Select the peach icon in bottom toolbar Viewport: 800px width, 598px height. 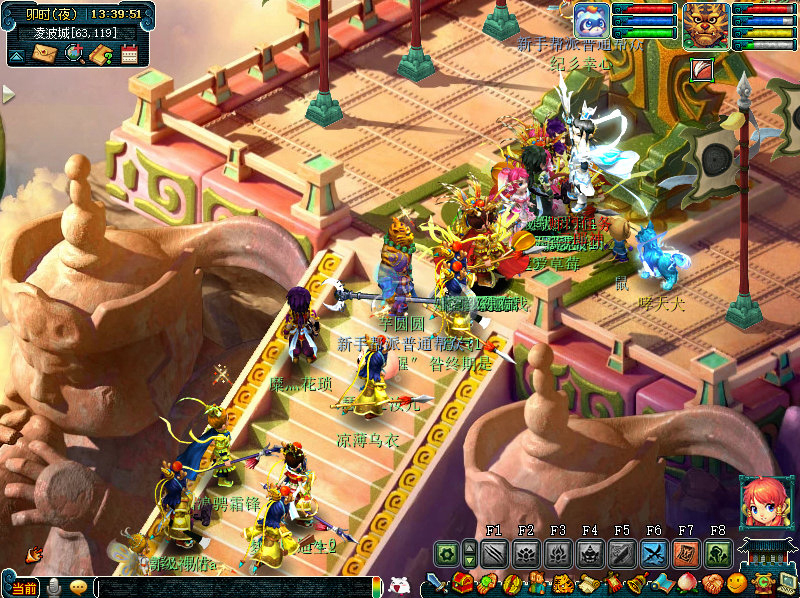(x=686, y=583)
